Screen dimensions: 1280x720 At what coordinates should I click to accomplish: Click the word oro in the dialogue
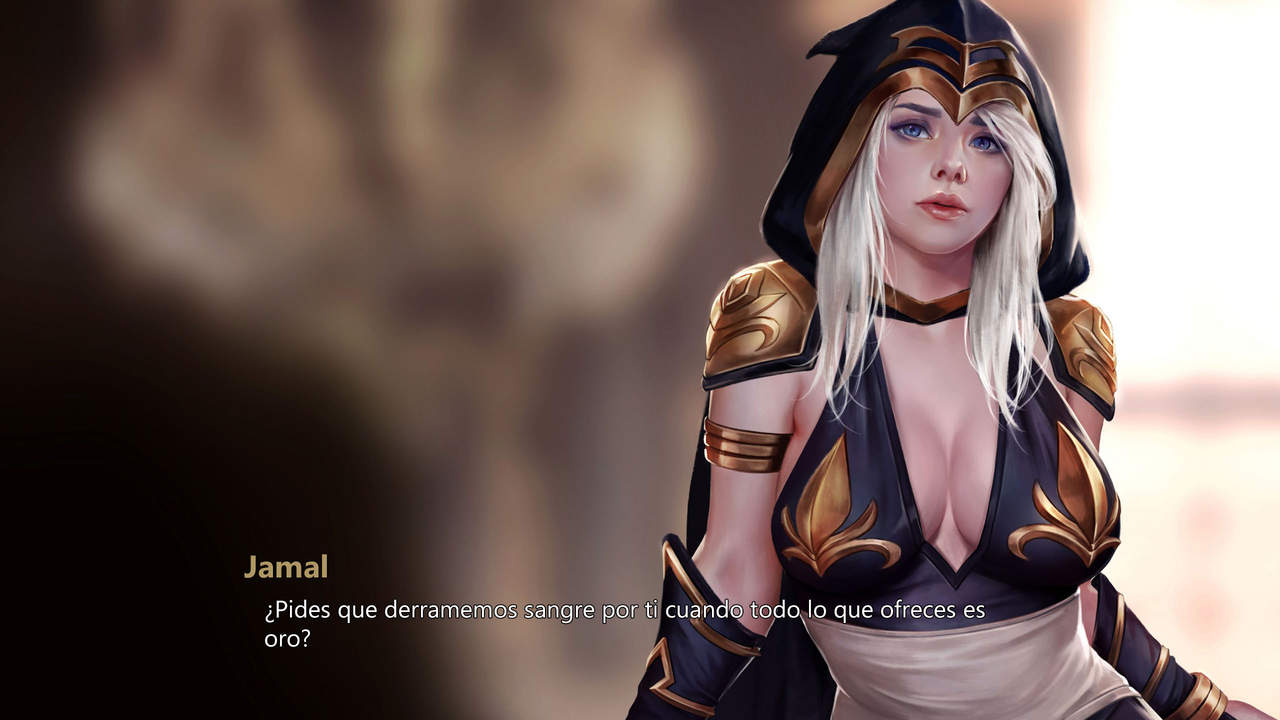pos(282,641)
